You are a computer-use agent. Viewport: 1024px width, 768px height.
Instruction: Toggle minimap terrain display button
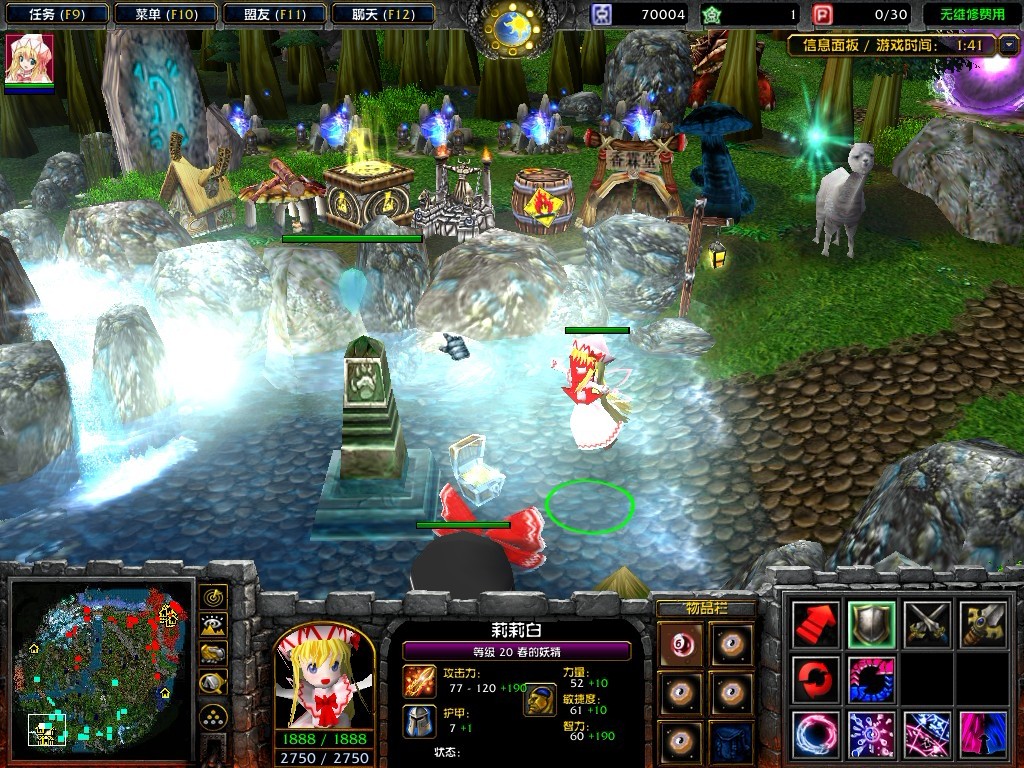pos(213,626)
